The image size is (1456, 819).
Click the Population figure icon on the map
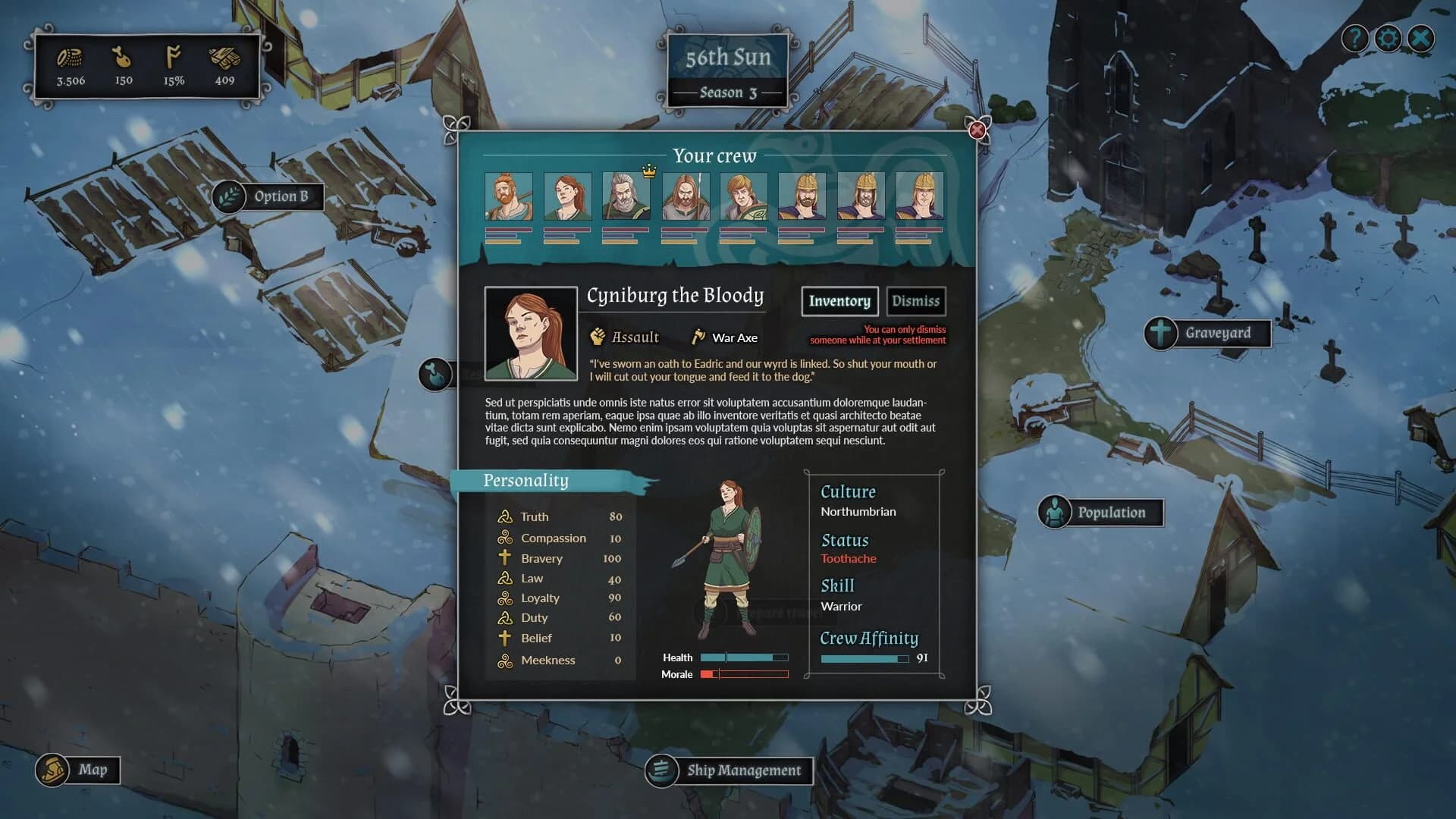tap(1055, 512)
